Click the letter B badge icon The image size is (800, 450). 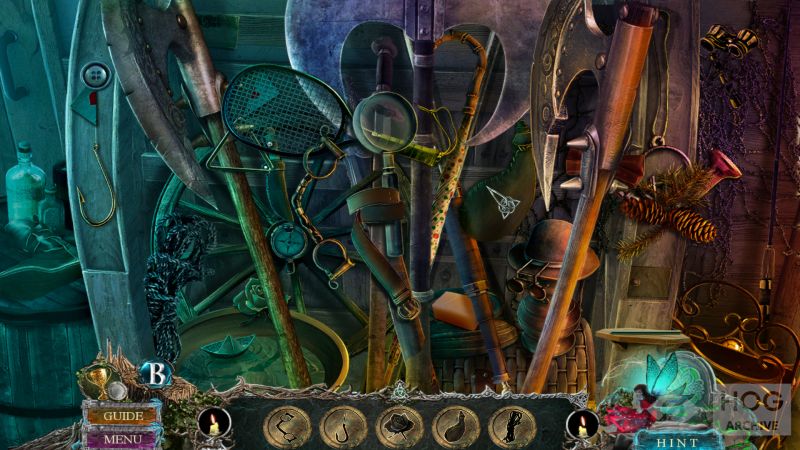(x=157, y=373)
